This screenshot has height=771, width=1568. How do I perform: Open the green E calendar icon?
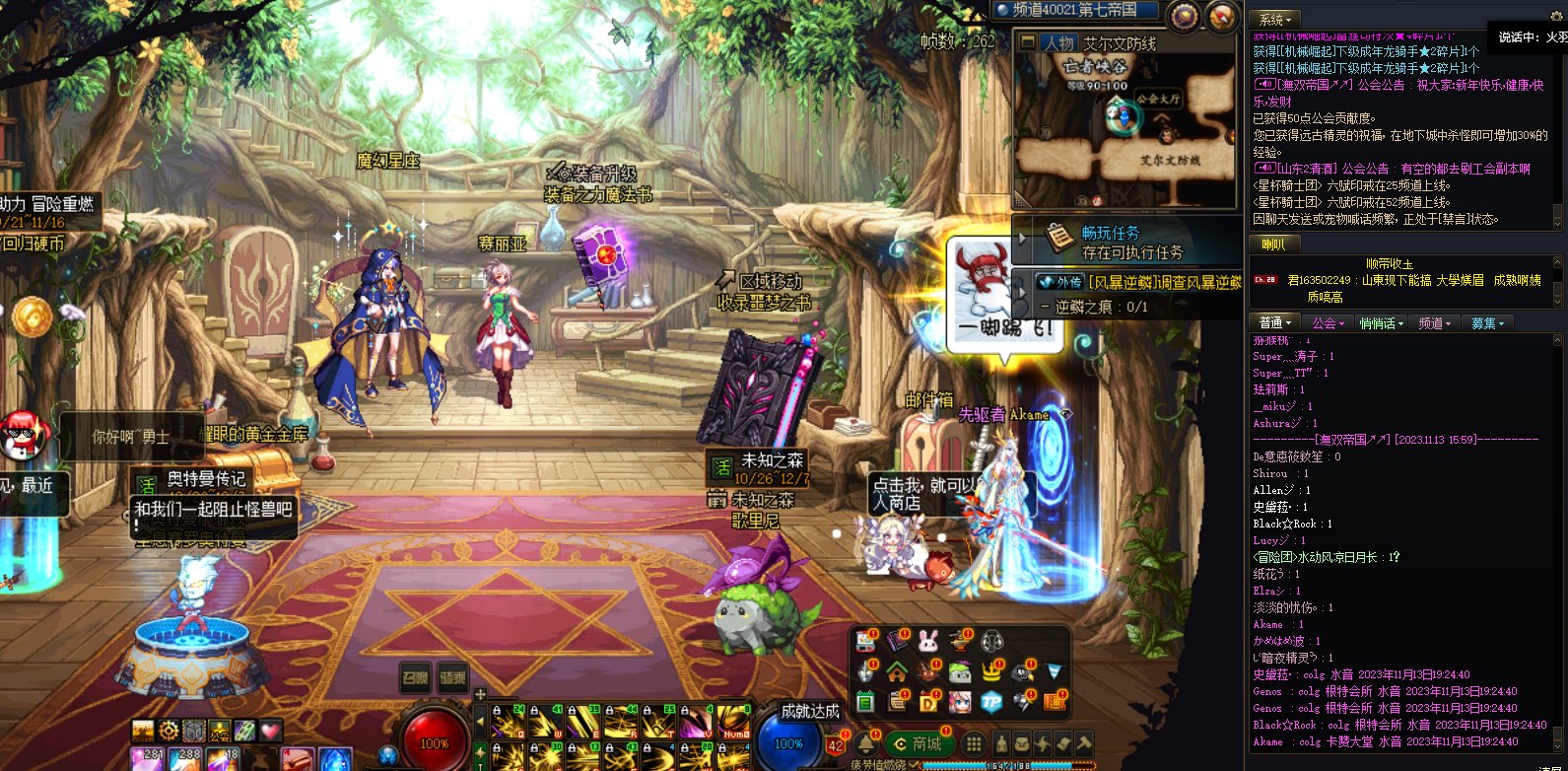coord(865,702)
